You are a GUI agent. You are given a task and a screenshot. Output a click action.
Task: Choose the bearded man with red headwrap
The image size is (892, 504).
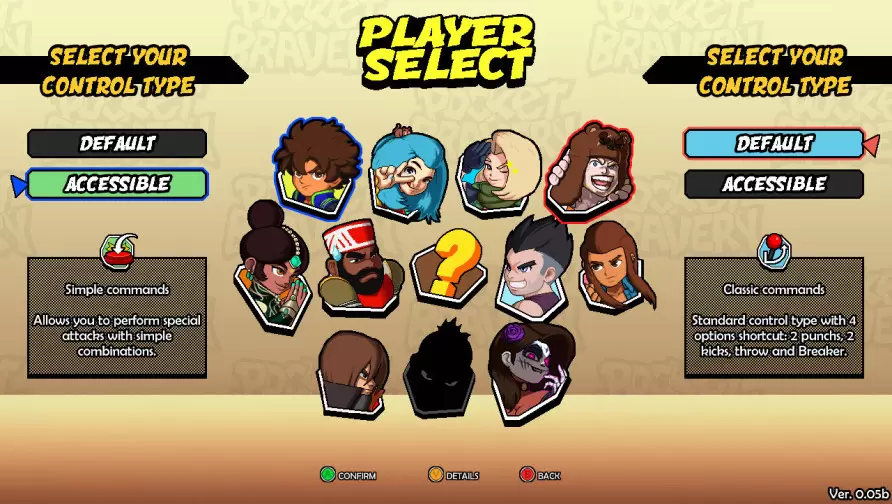(360, 265)
